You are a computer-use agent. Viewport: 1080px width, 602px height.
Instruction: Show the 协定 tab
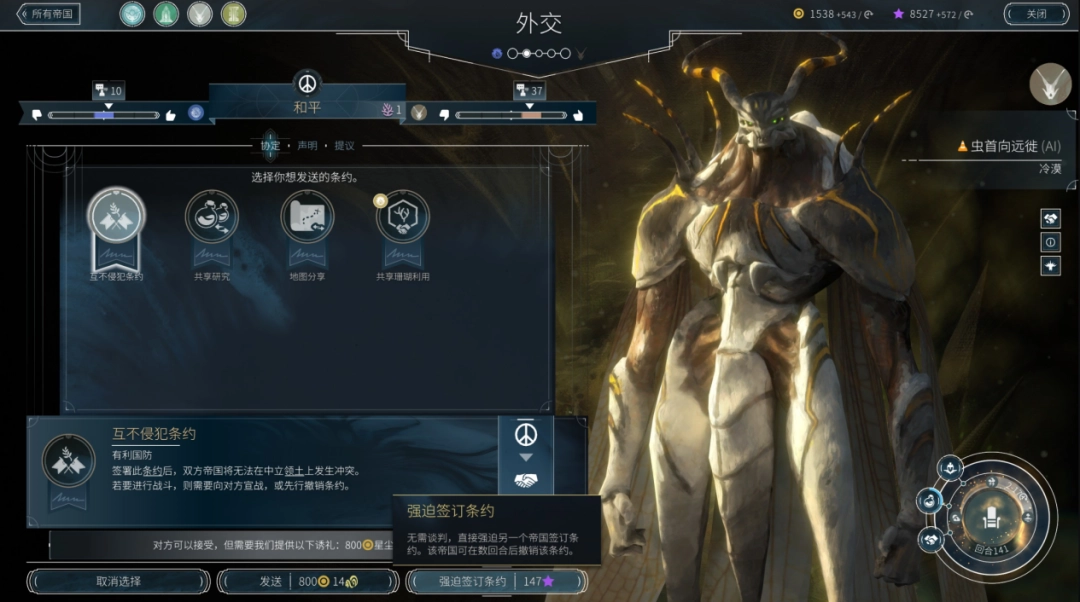pos(270,146)
